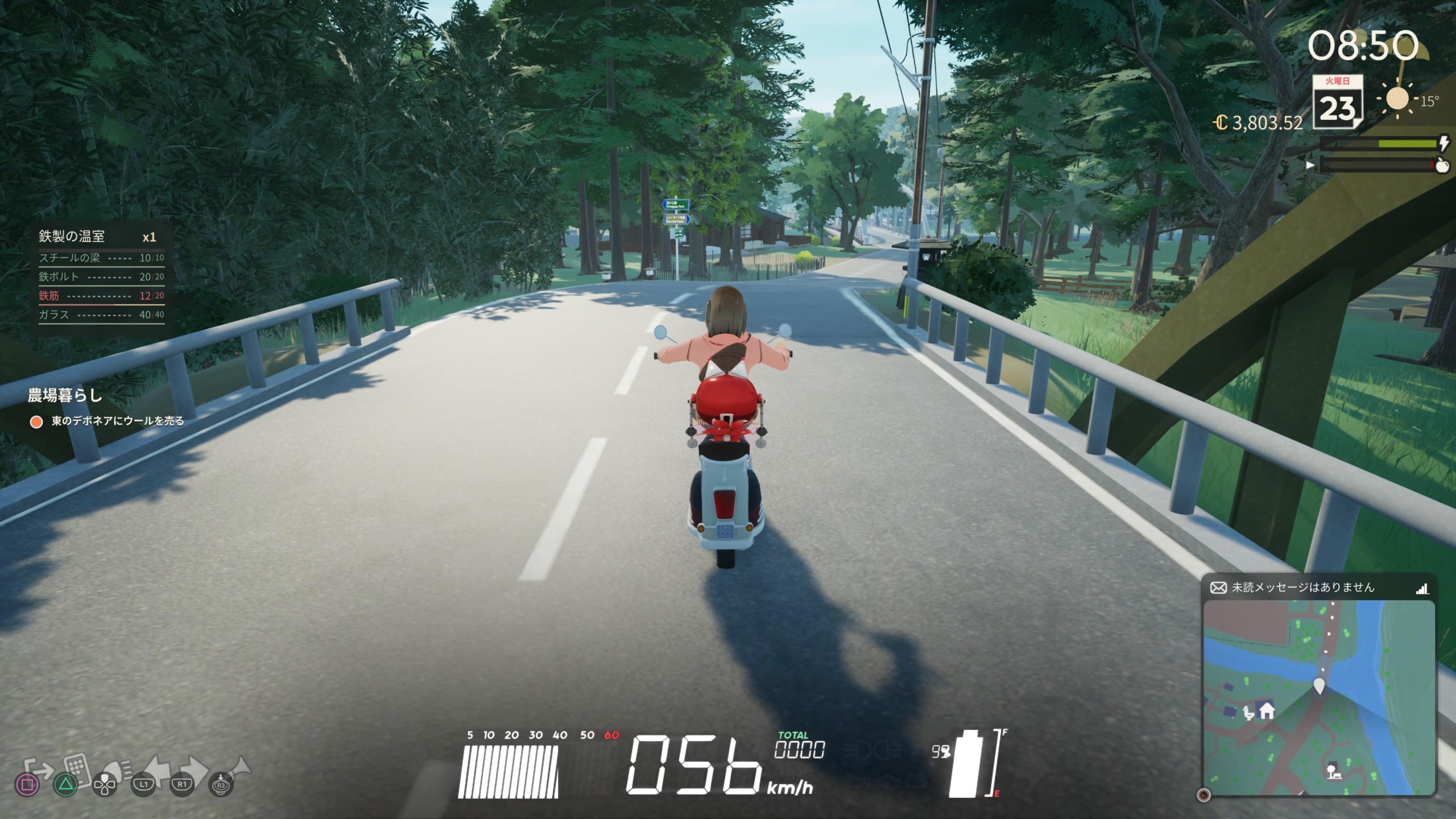1456x819 pixels.
Task: Click the chicken coop marker on the minimap
Action: coord(1248,713)
